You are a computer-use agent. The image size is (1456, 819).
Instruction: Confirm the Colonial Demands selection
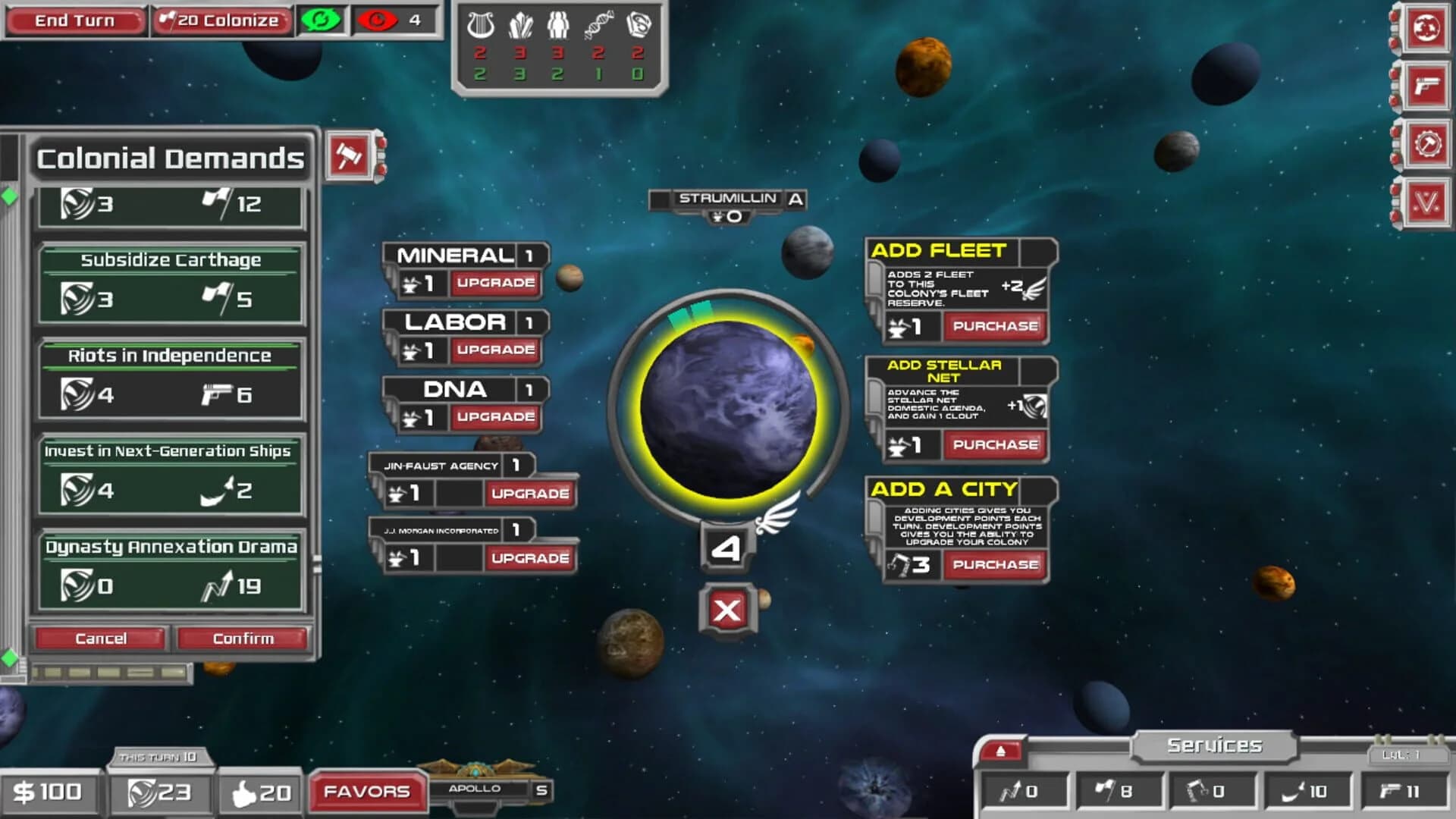point(241,639)
